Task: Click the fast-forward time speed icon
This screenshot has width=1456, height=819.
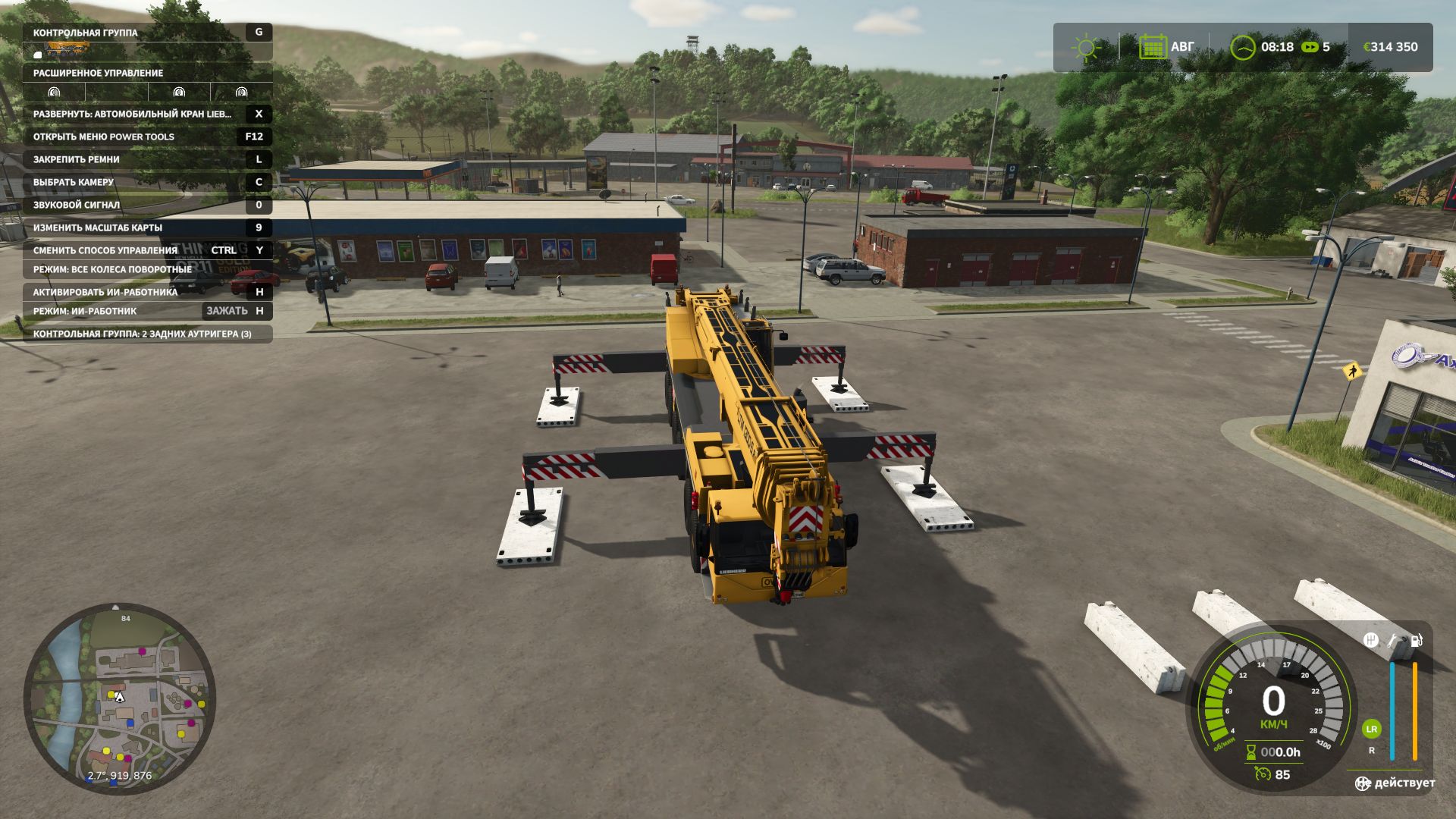Action: pos(1310,47)
